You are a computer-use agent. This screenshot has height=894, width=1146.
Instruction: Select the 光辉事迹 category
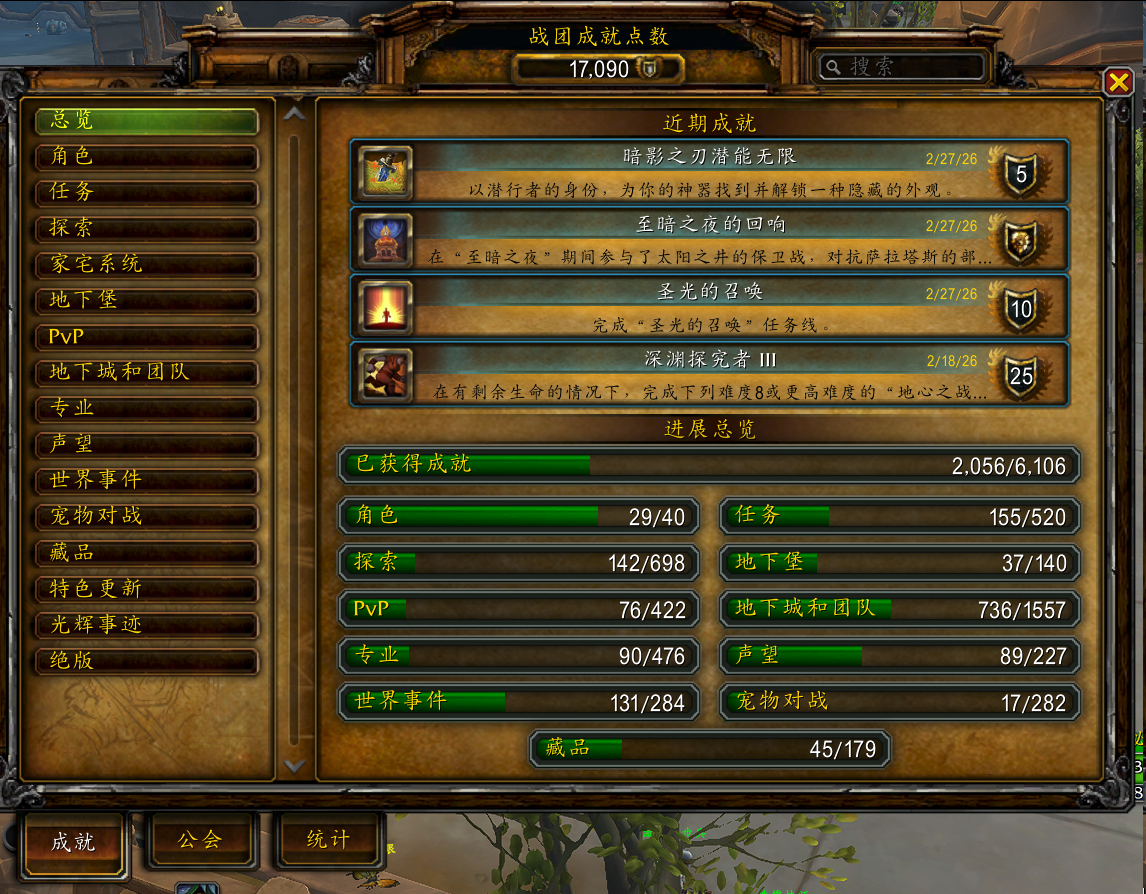pos(146,625)
